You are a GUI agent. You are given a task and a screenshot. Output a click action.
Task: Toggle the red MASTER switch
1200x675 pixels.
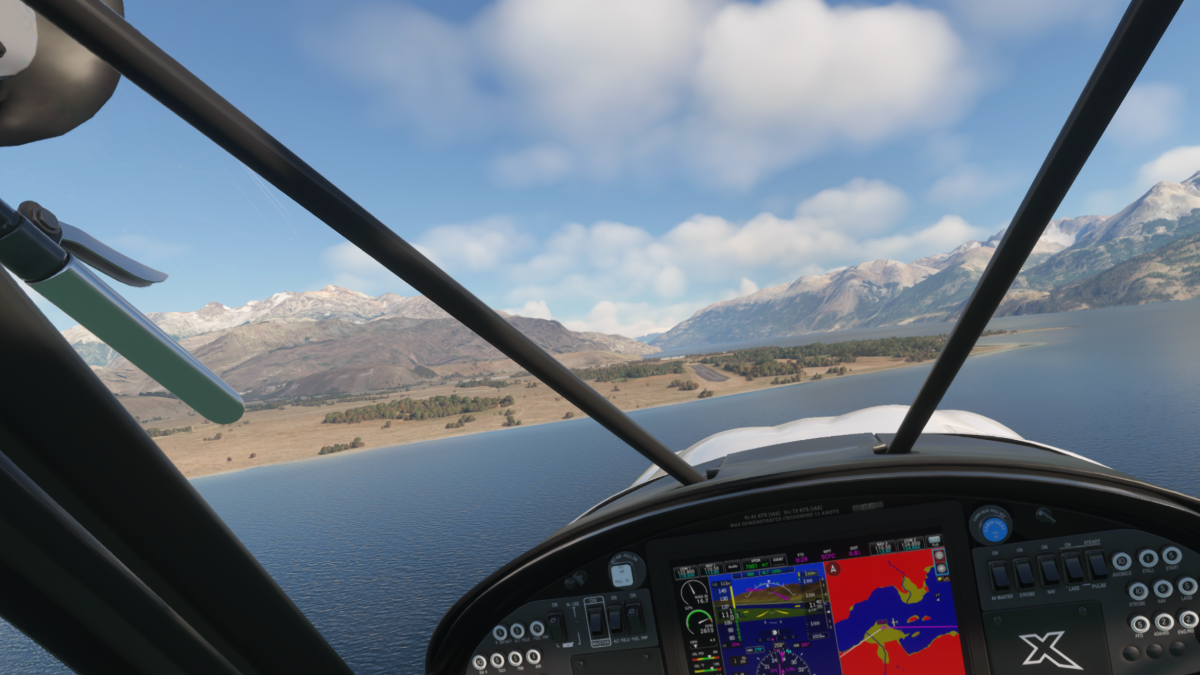(594, 622)
